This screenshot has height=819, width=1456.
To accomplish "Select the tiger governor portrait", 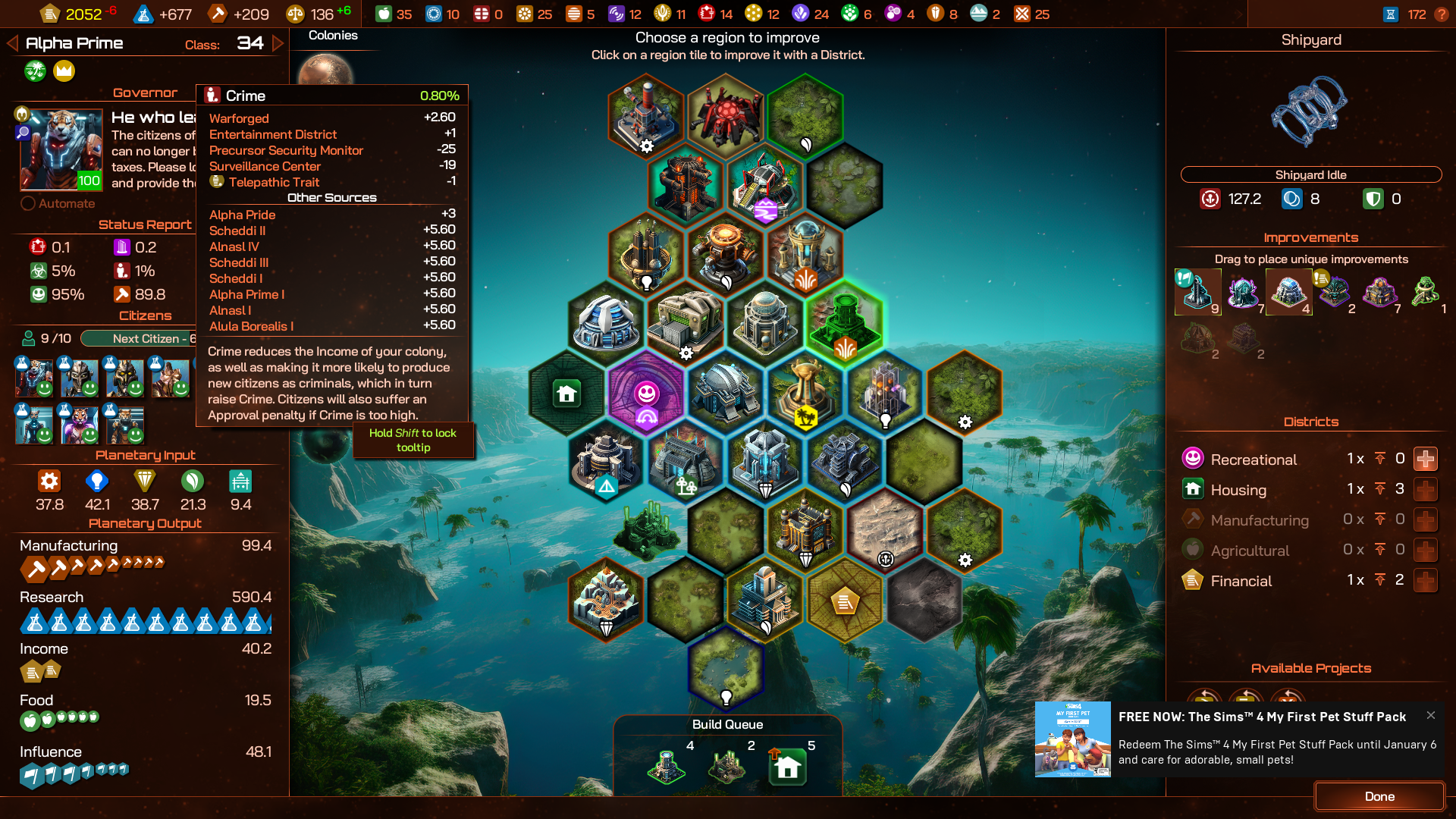I will (x=61, y=149).
